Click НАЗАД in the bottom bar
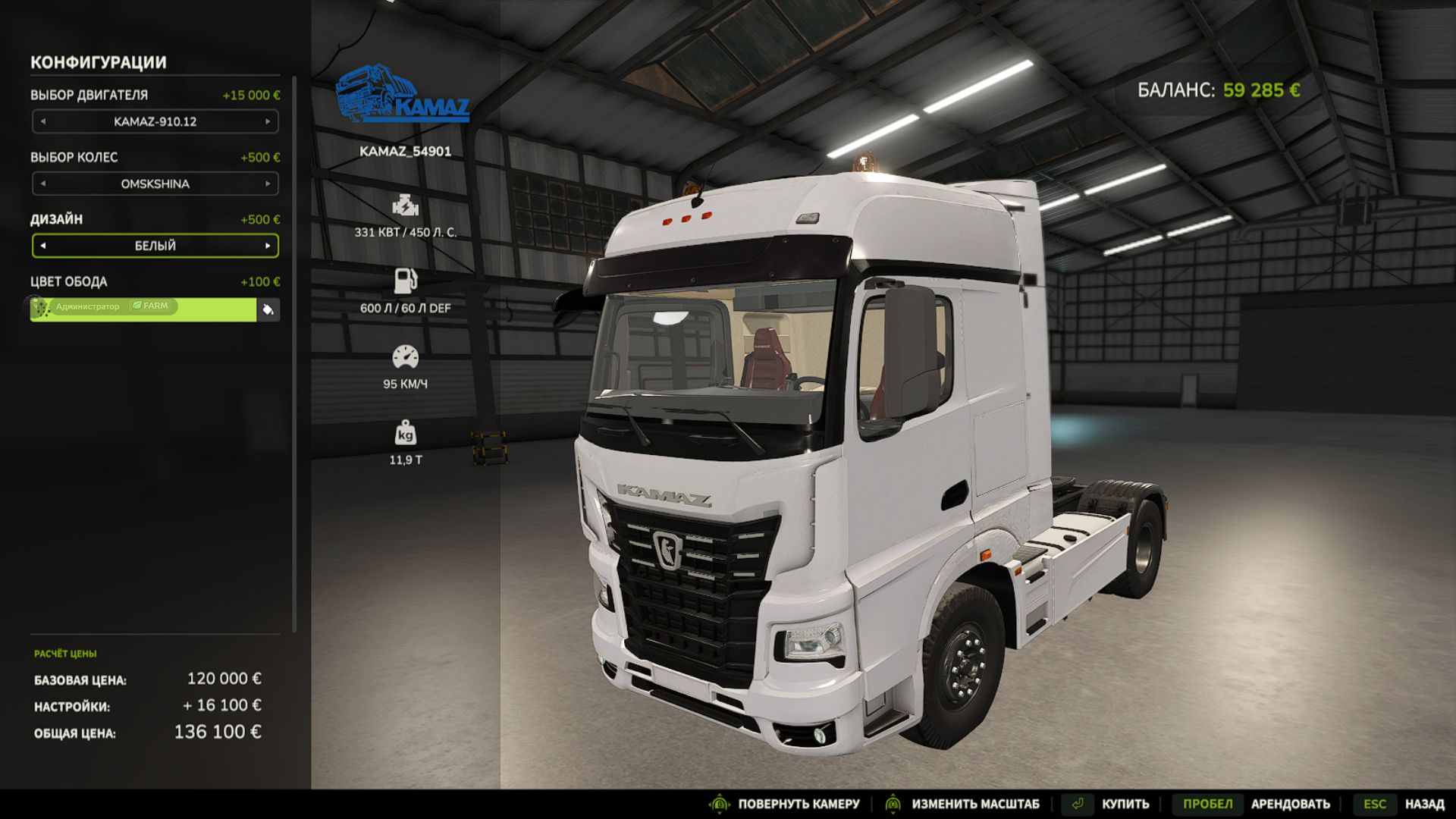 (x=1426, y=803)
